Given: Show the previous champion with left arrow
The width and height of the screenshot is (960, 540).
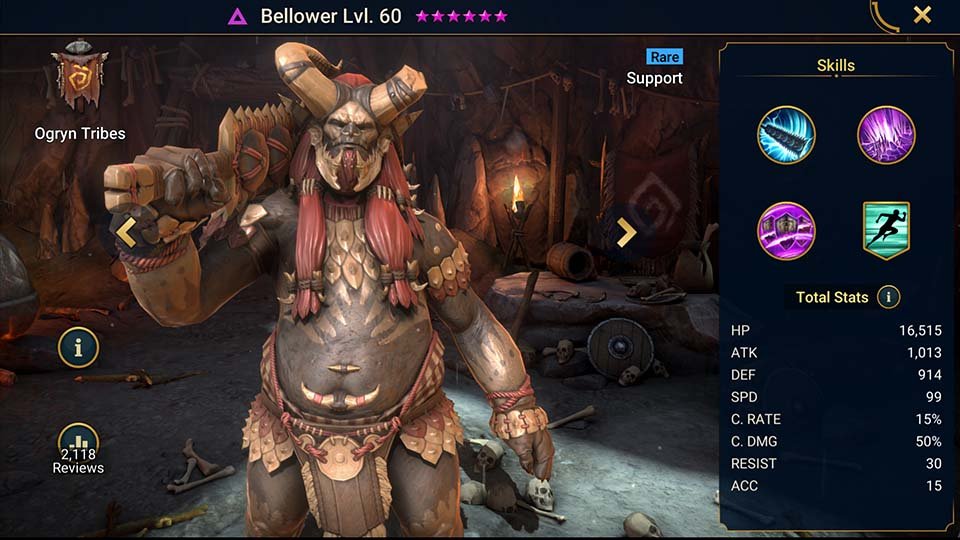Looking at the screenshot, I should point(126,232).
